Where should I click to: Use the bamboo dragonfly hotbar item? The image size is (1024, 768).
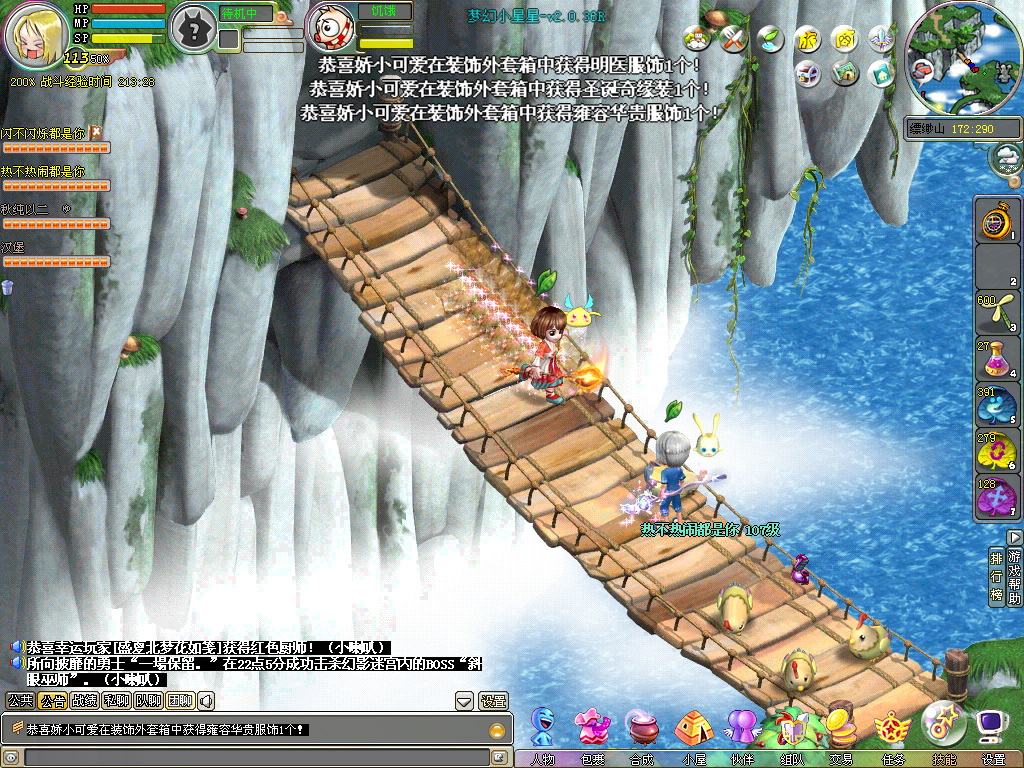996,313
